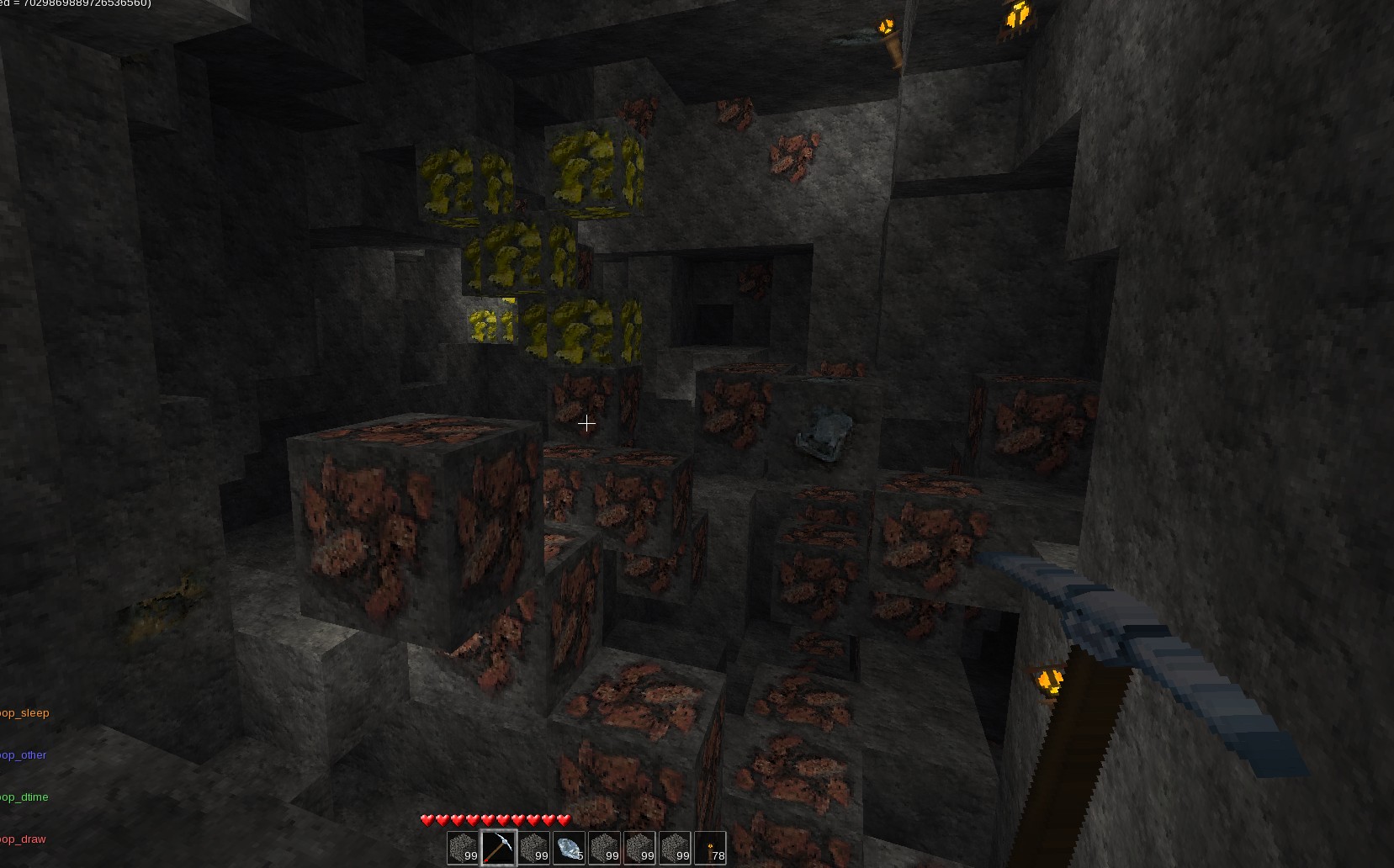1394x868 pixels.
Task: Select the diamond pickaxe hotbar slot
Action: pyautogui.click(x=498, y=847)
